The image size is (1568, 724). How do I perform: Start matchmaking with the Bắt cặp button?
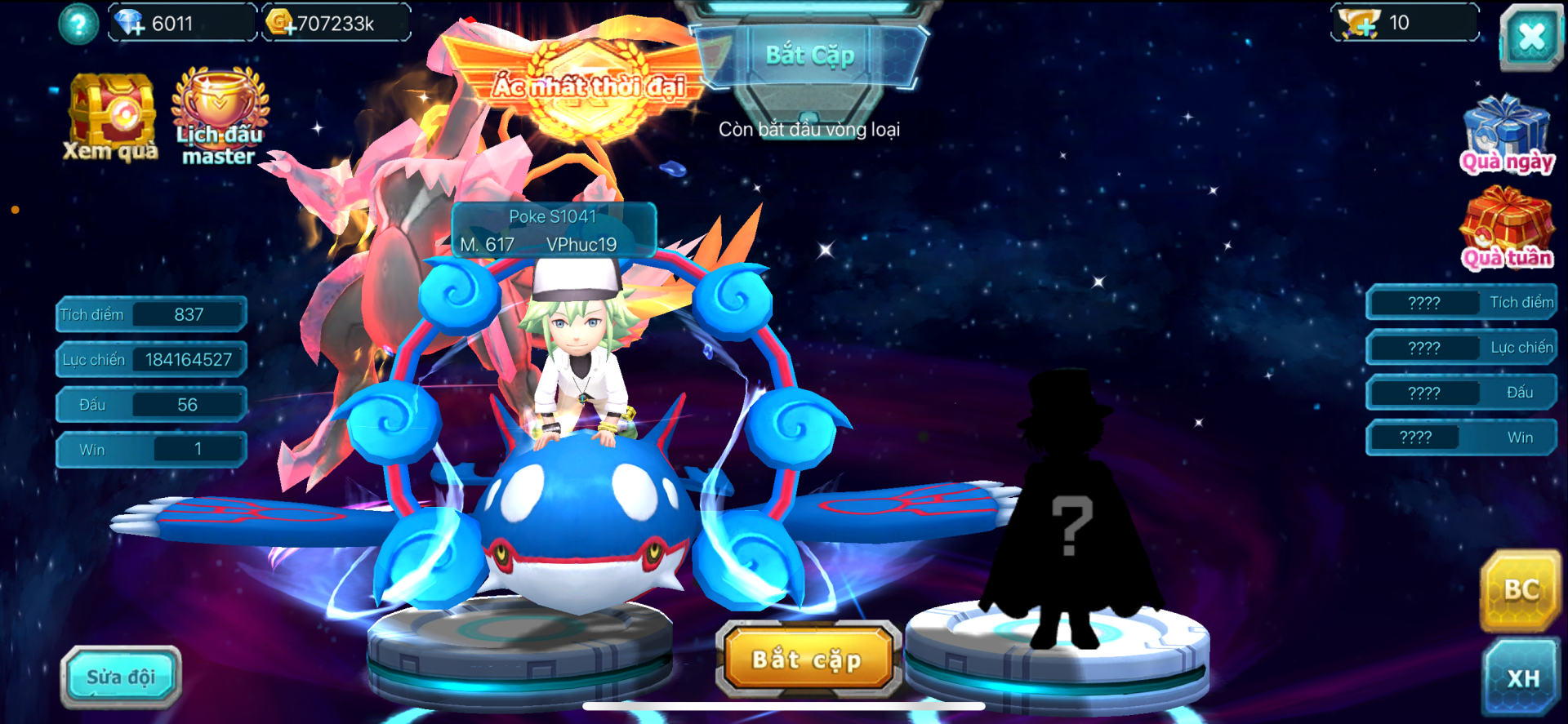(x=808, y=660)
